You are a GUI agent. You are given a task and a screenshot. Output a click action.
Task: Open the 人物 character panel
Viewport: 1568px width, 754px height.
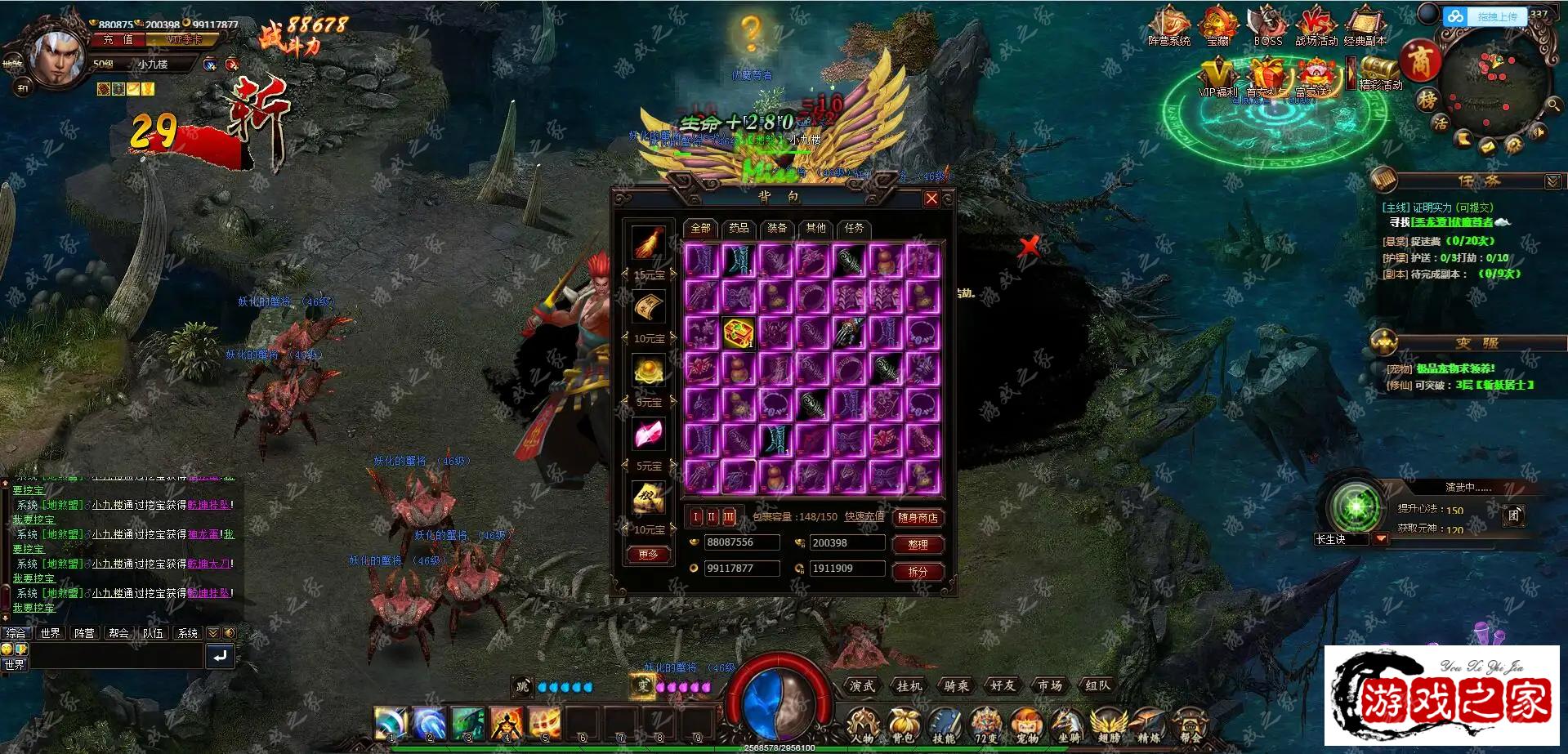click(862, 725)
